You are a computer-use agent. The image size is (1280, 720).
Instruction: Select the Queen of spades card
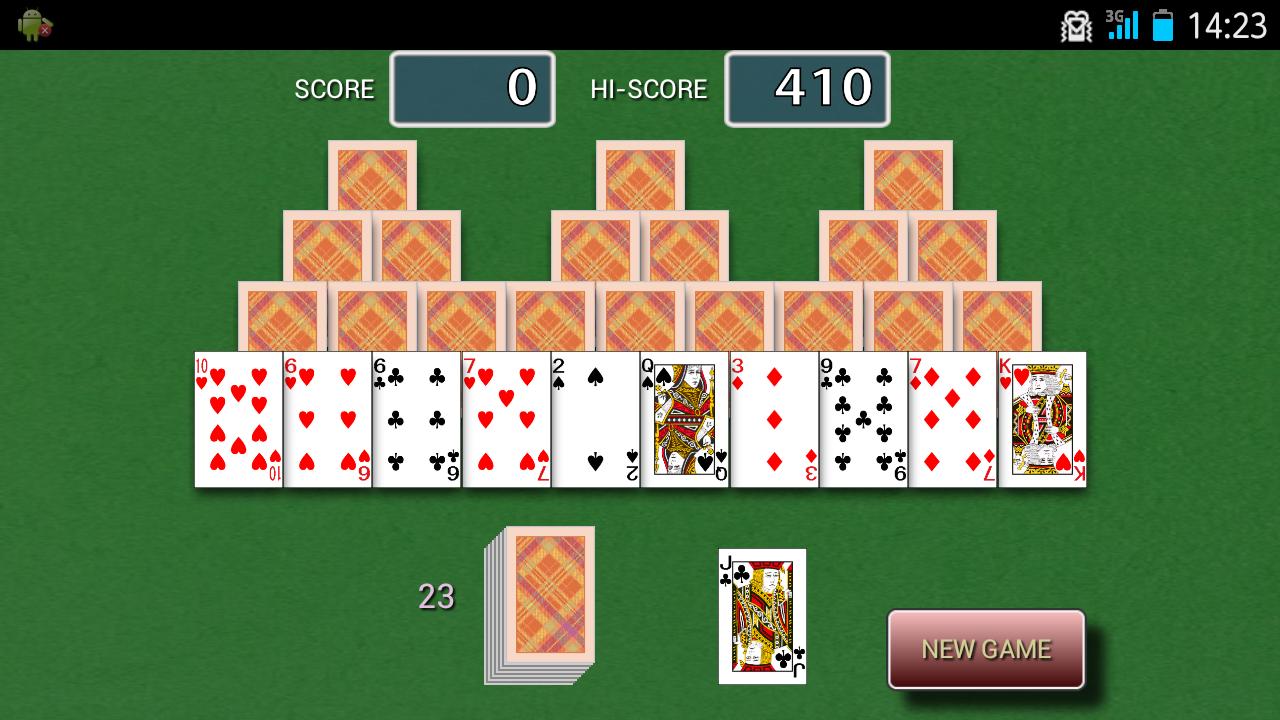point(686,420)
